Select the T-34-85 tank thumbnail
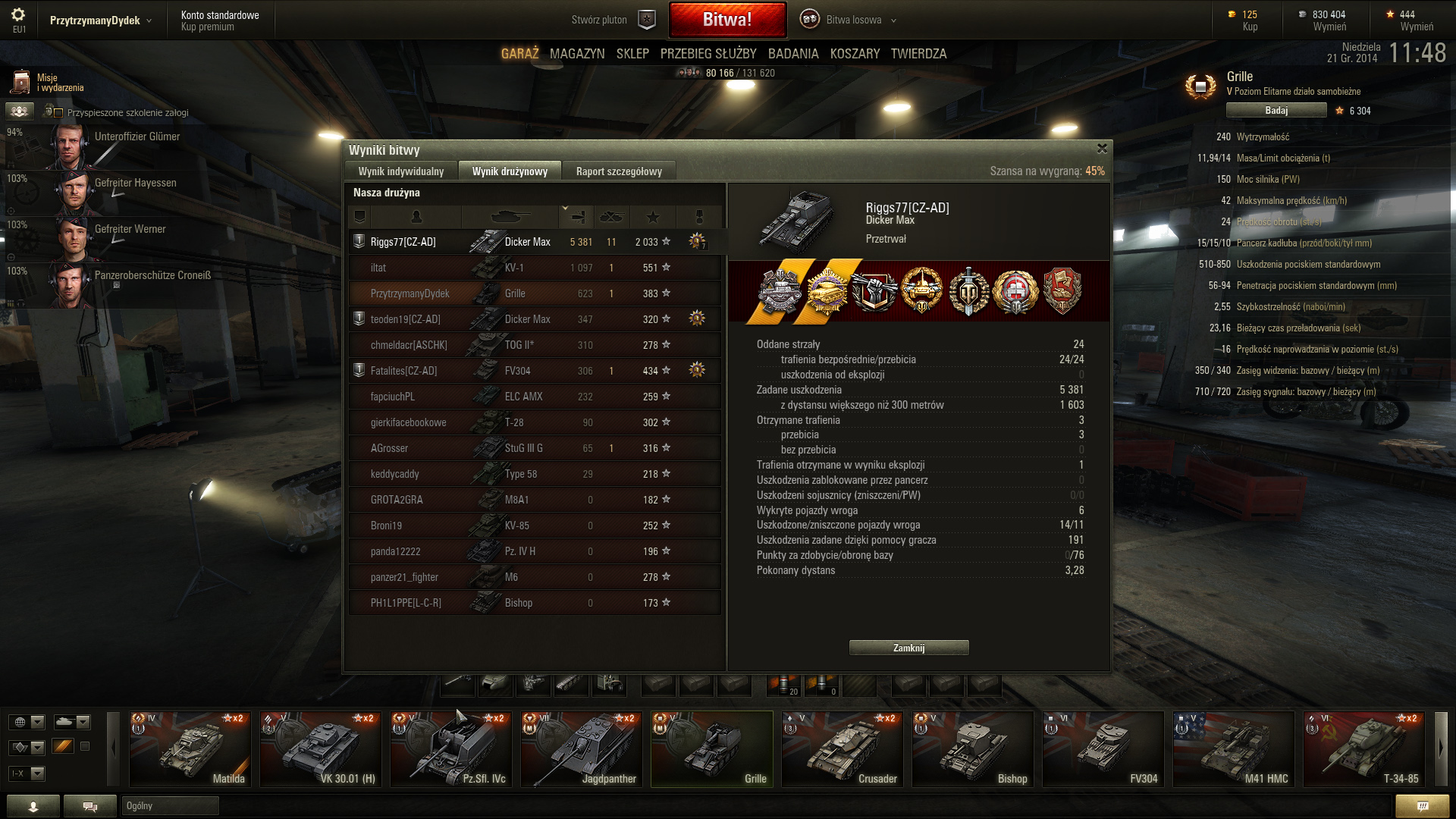The image size is (1456, 819). click(1363, 748)
